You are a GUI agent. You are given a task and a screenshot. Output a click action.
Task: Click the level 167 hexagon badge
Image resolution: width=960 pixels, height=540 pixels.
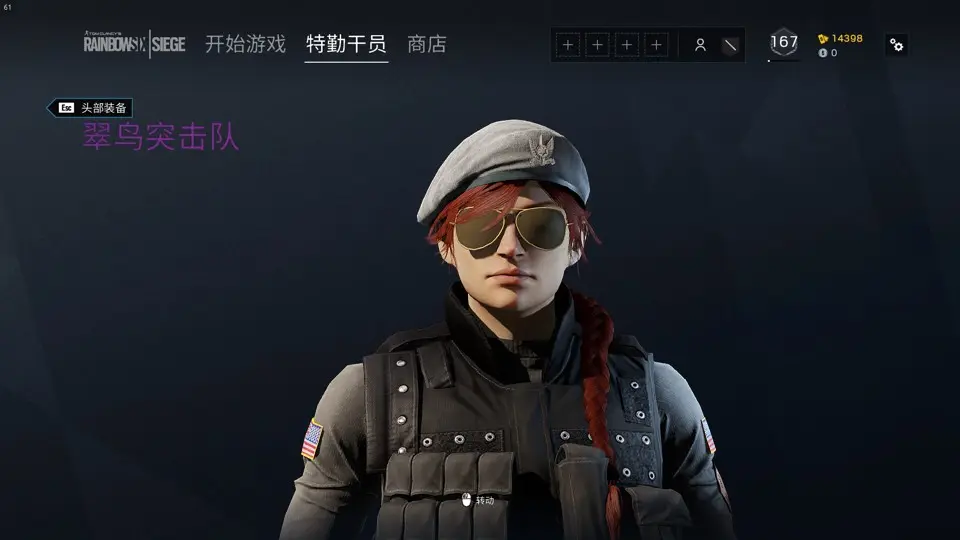(784, 43)
